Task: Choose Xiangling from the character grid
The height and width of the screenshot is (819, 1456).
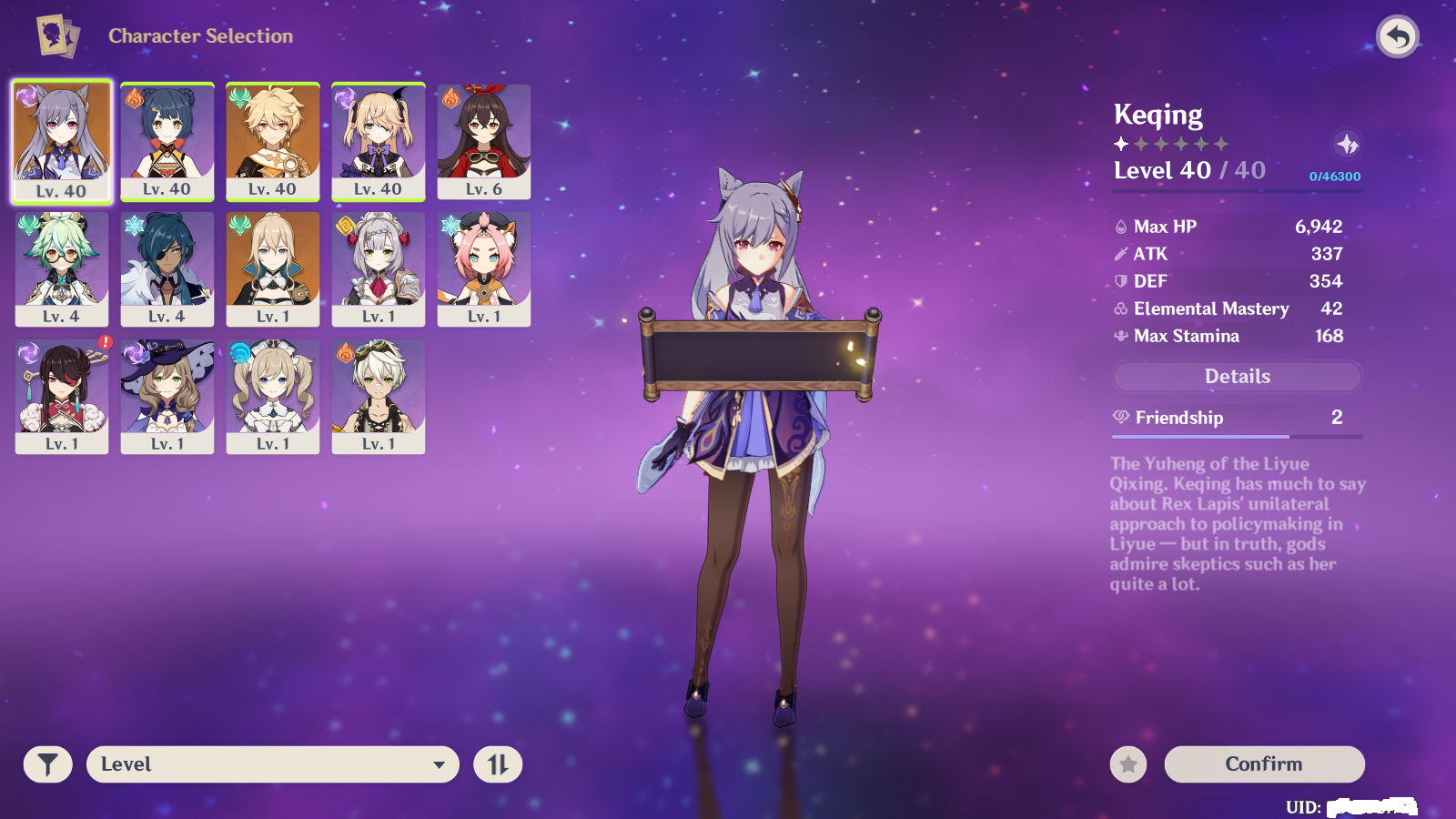Action: point(167,140)
